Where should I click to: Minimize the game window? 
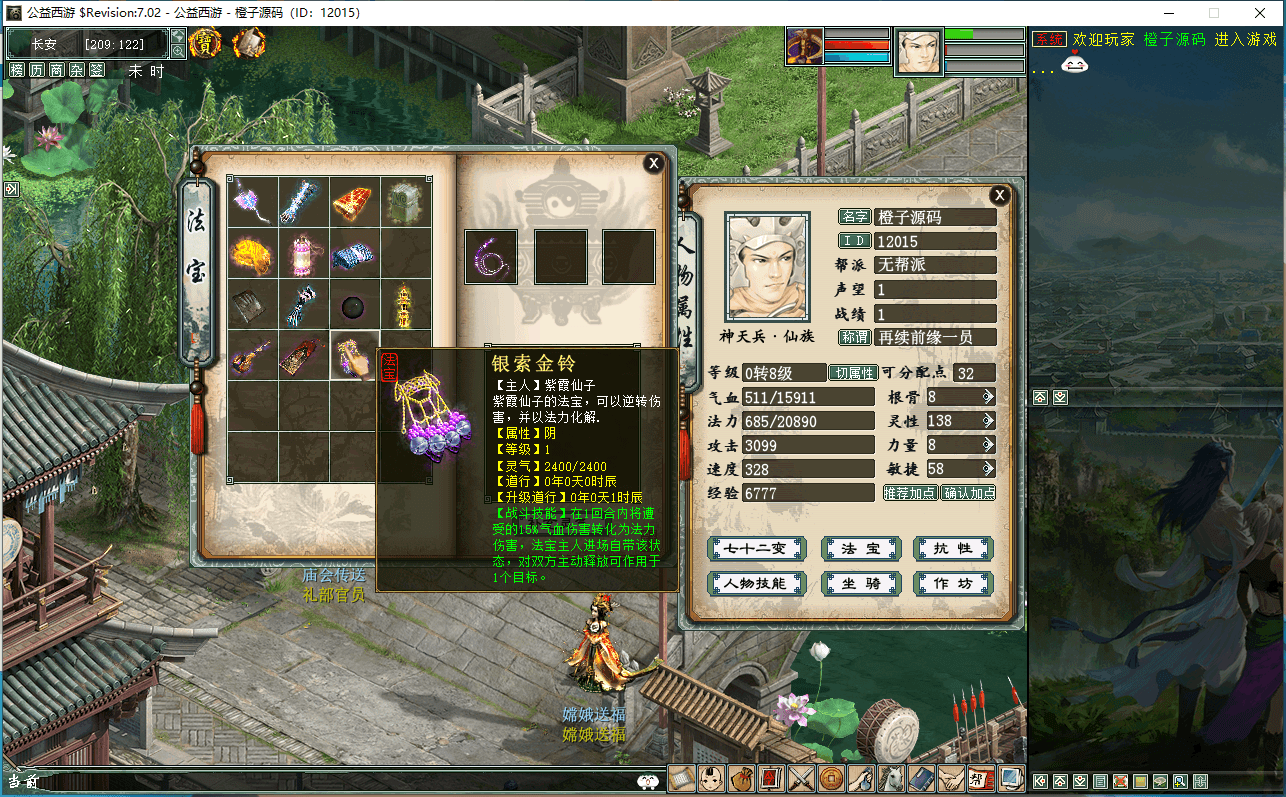point(1166,13)
